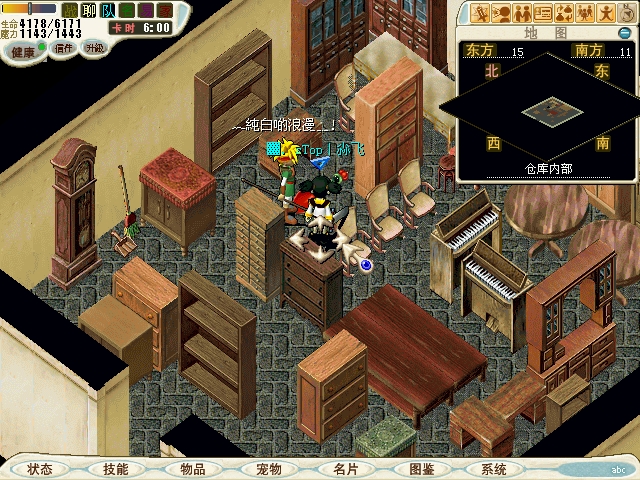Toggle the 战 battle switch
Screen dimensions: 640x480
(70, 9)
